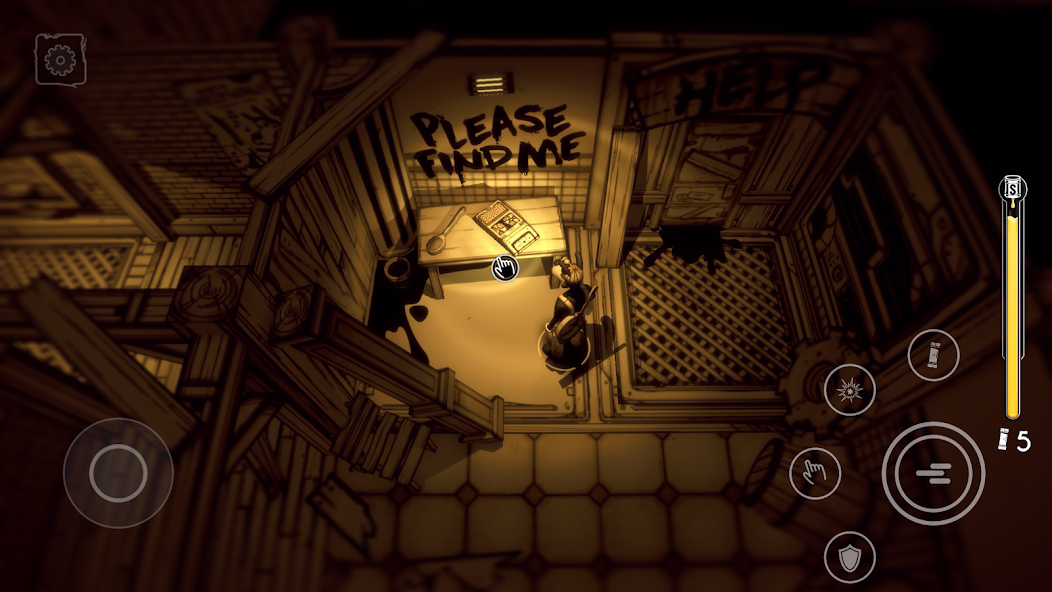This screenshot has height=592, width=1052.
Task: Use the bandage item button
Action: pos(933,355)
